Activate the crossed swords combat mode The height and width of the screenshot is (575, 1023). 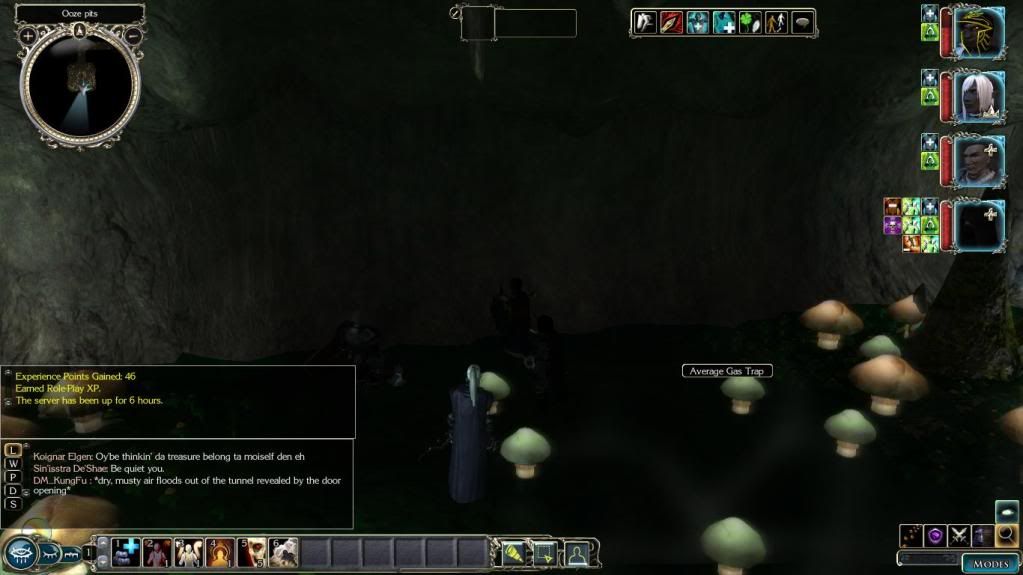(960, 536)
